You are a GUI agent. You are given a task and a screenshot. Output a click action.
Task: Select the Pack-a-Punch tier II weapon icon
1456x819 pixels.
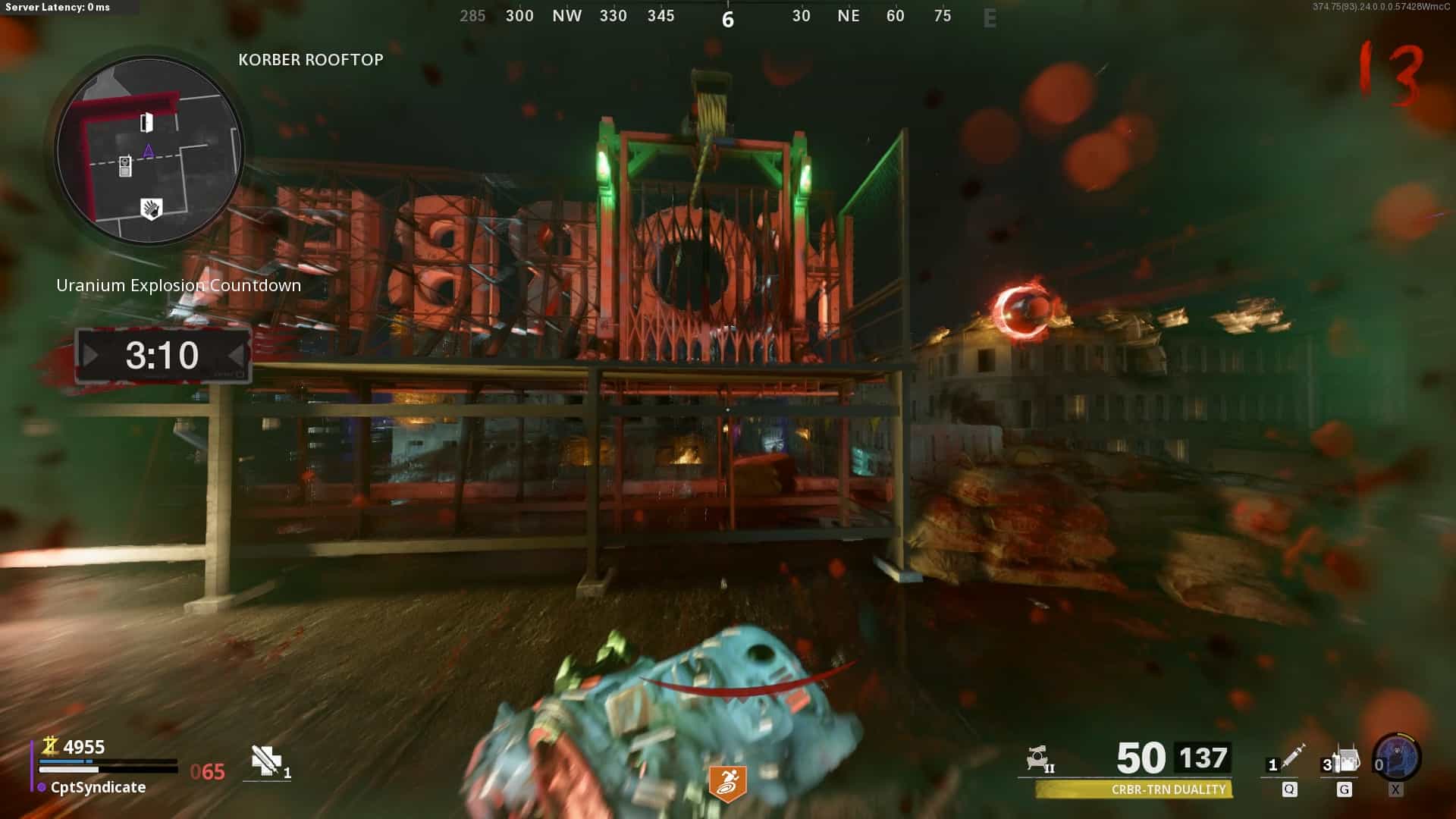point(1039,758)
